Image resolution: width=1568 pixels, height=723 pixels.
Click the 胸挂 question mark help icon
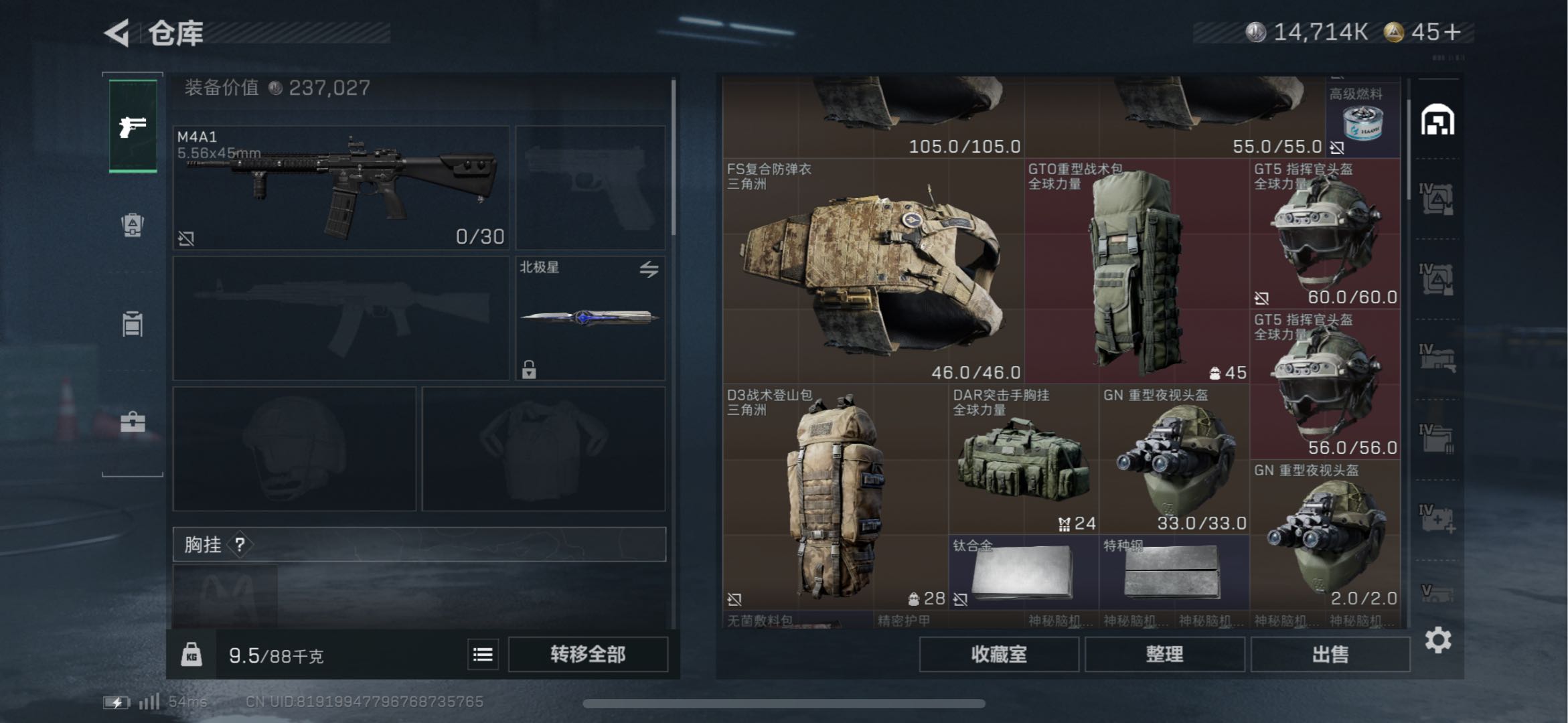[x=240, y=545]
